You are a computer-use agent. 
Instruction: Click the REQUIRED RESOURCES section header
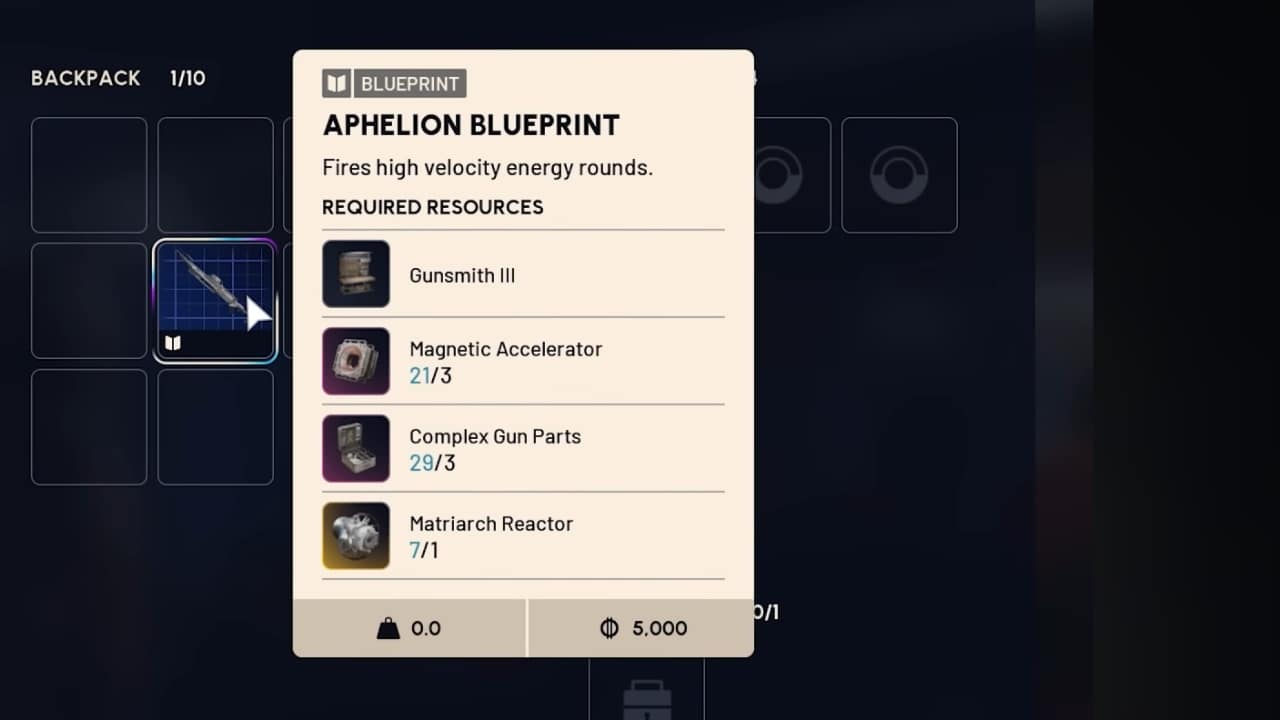click(432, 207)
